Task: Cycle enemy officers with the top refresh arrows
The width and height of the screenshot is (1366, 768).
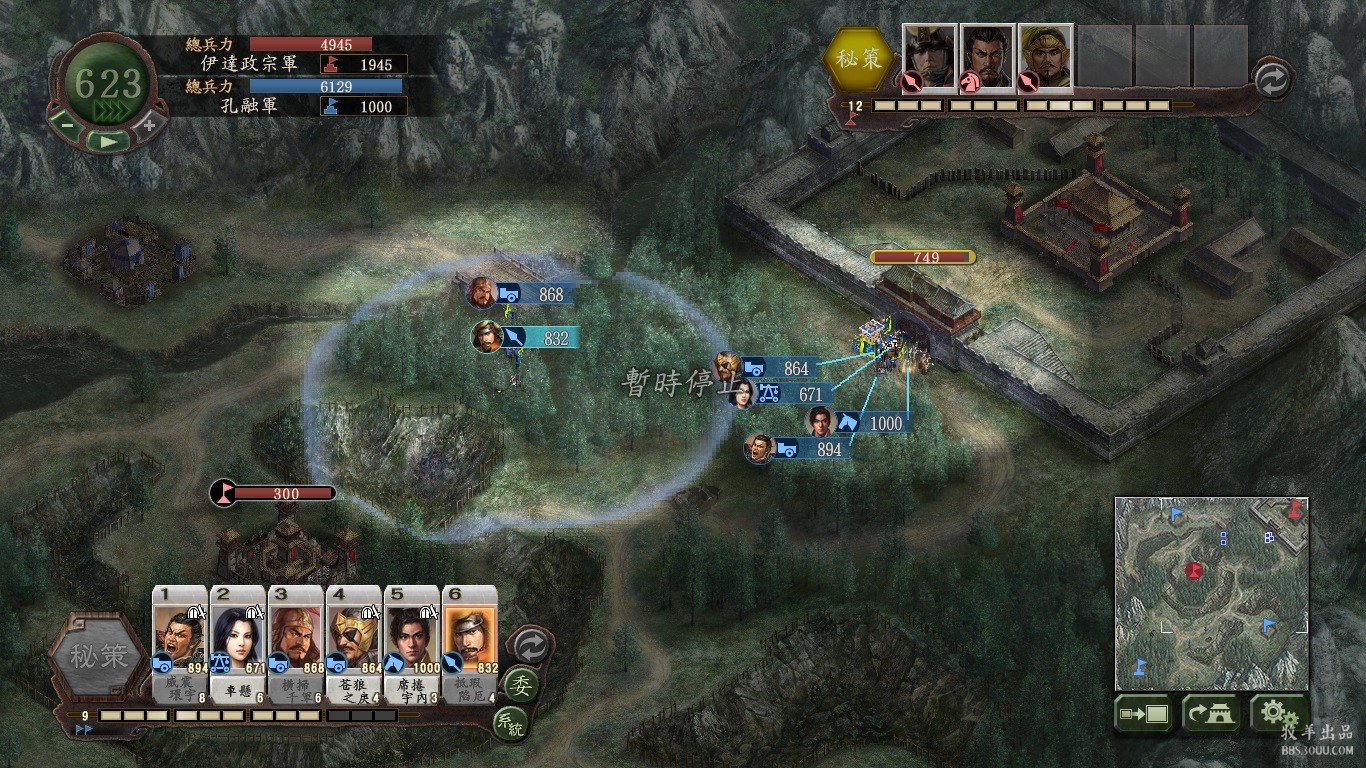Action: pos(1272,80)
